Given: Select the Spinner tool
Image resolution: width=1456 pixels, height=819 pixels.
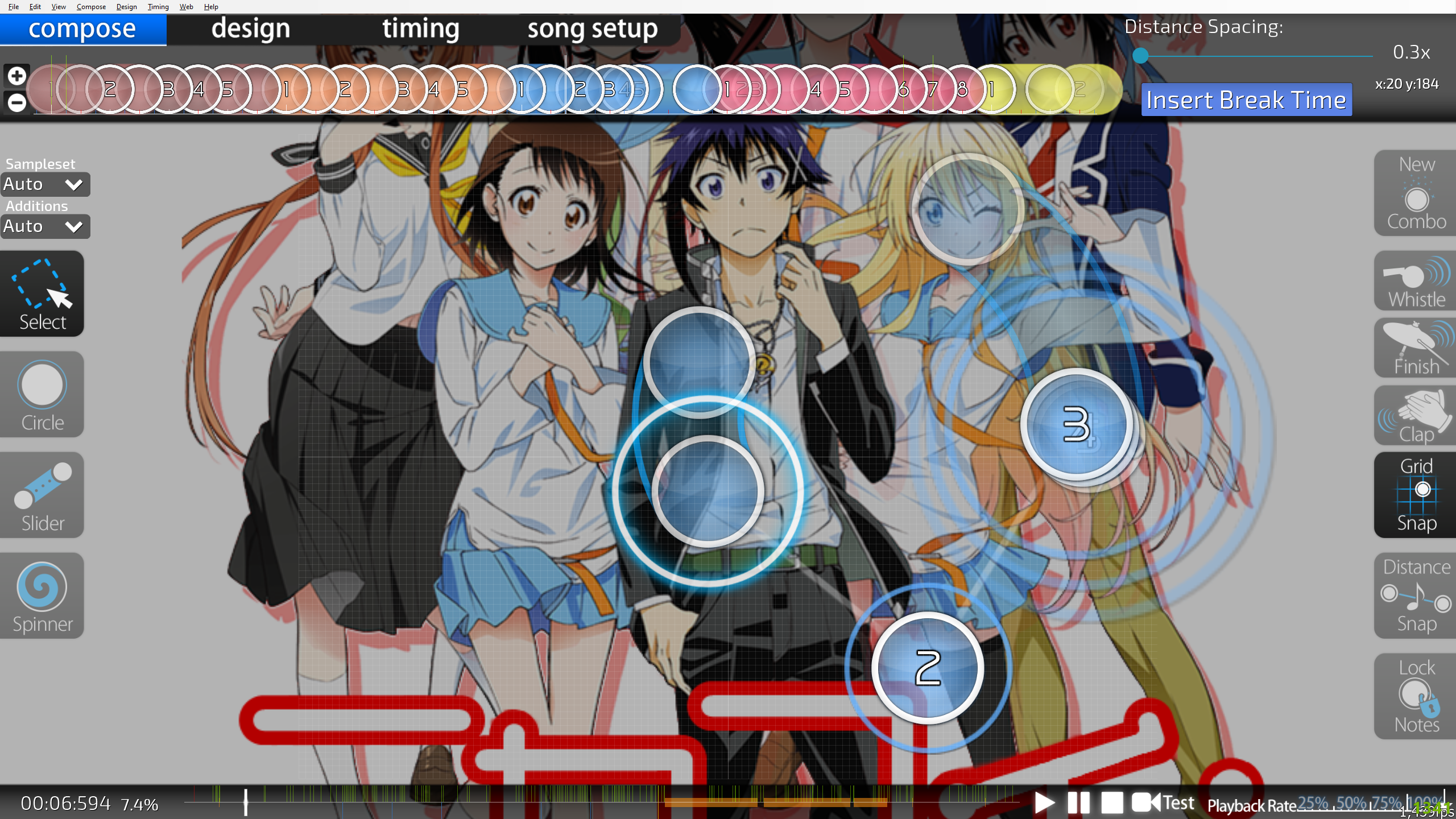Looking at the screenshot, I should pyautogui.click(x=42, y=596).
